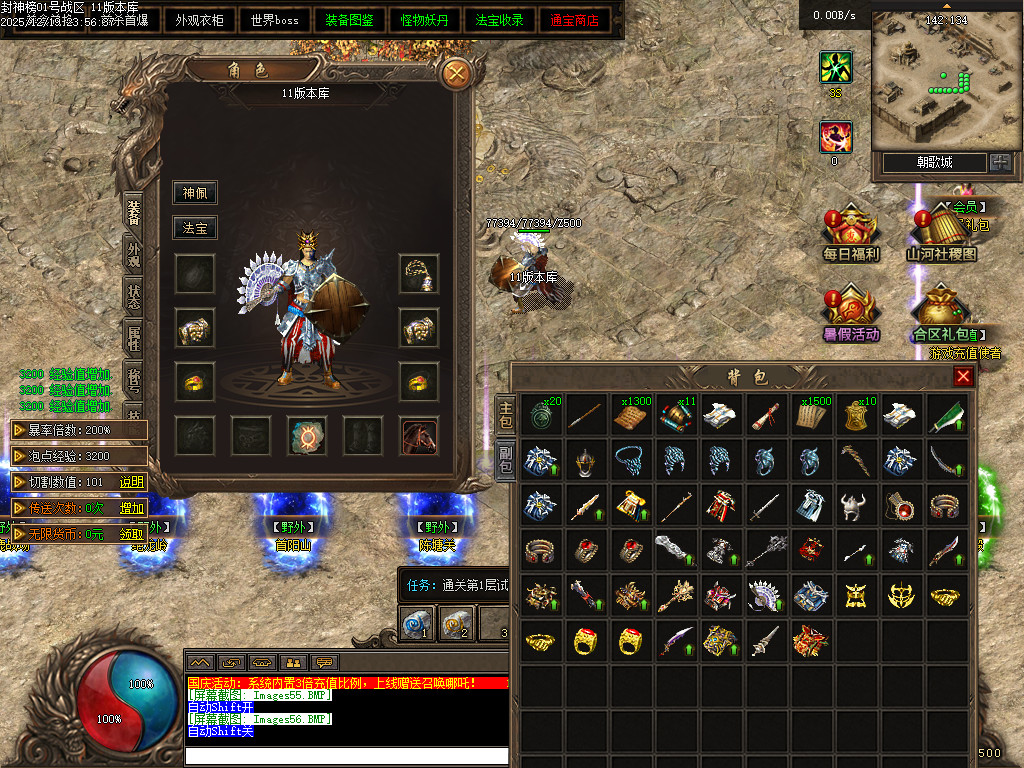Open the 暑假活动 summer event icon
The height and width of the screenshot is (768, 1024).
click(850, 315)
